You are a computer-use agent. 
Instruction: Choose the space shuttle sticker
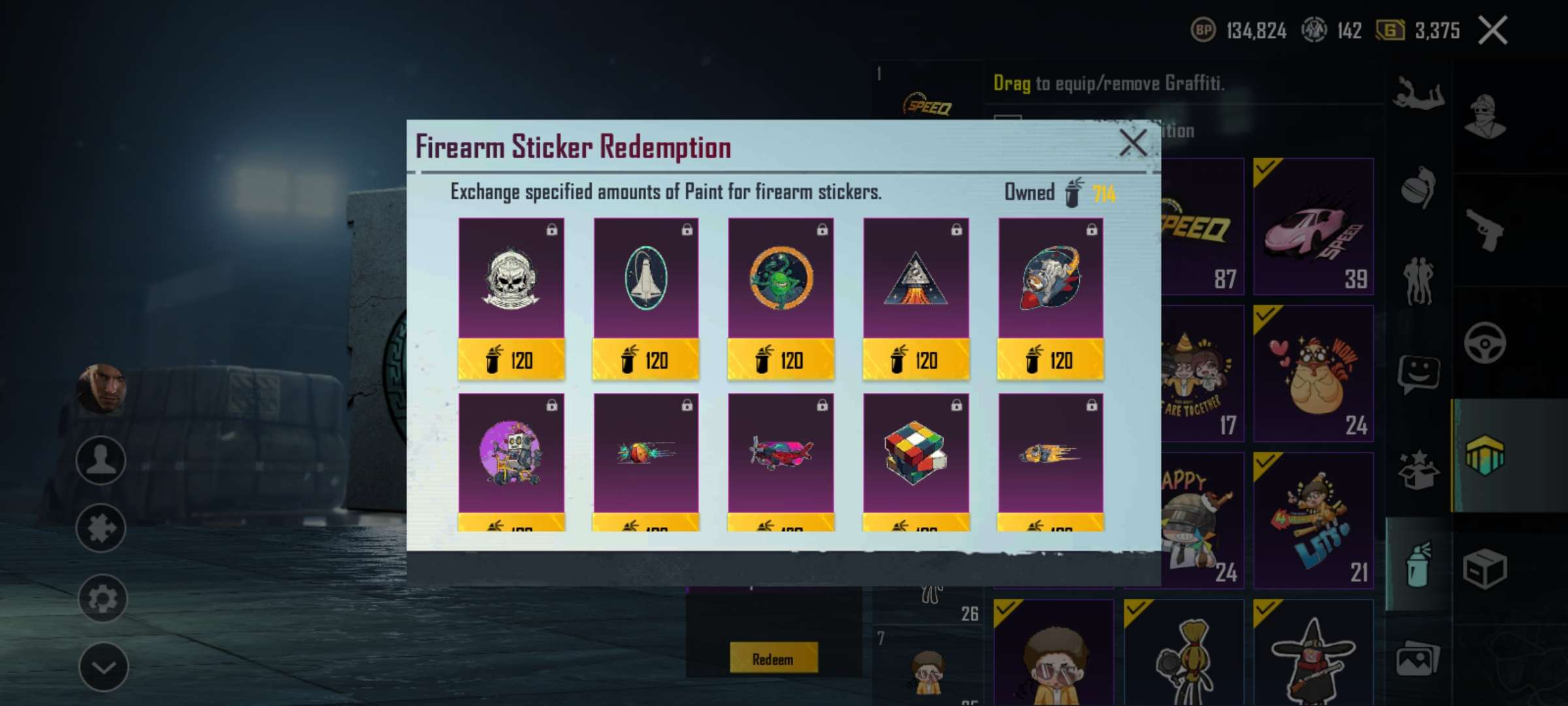click(x=645, y=279)
